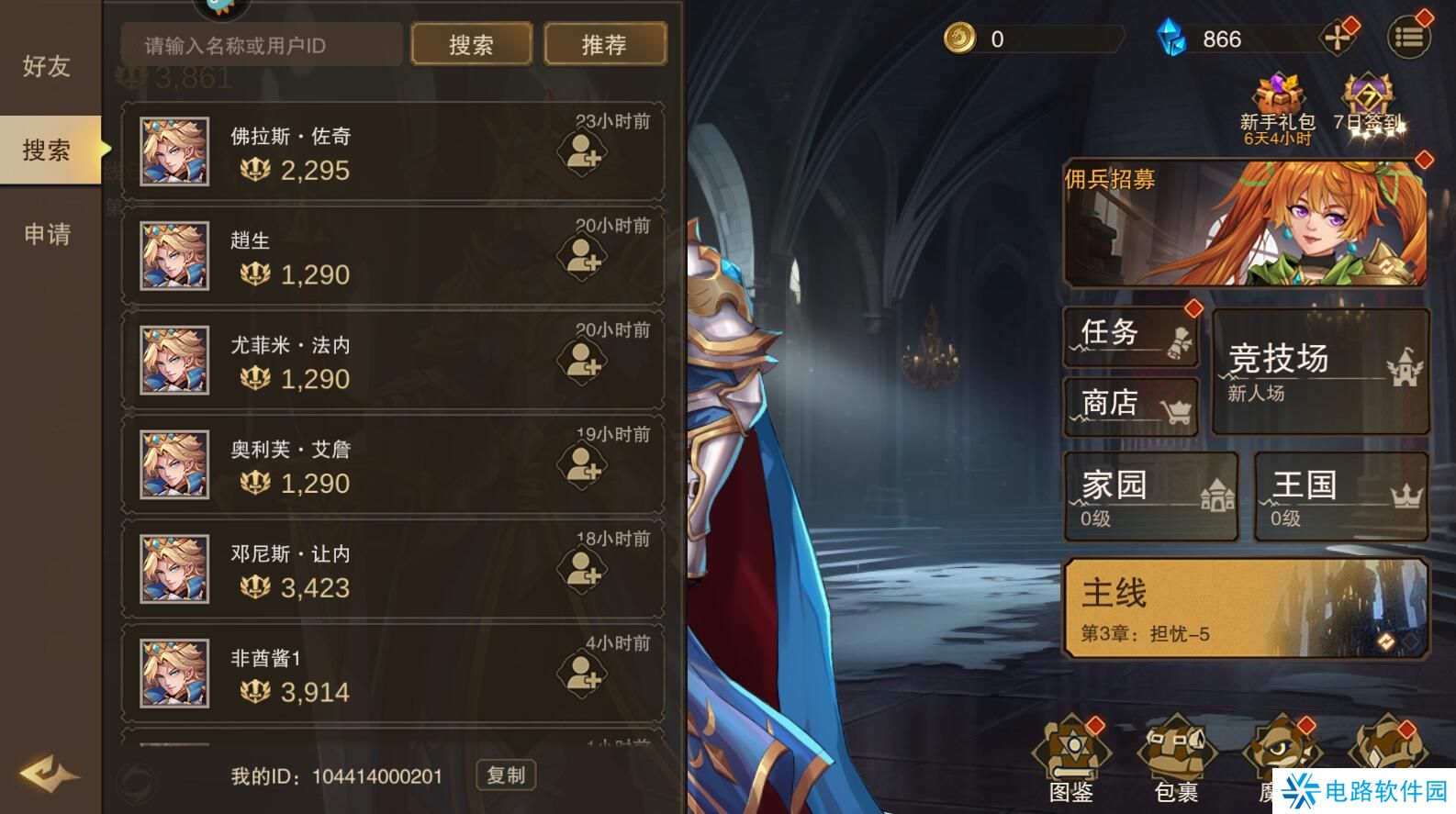The width and height of the screenshot is (1456, 814).
Task: Copy your ID with the 复制 button
Action: tap(505, 775)
